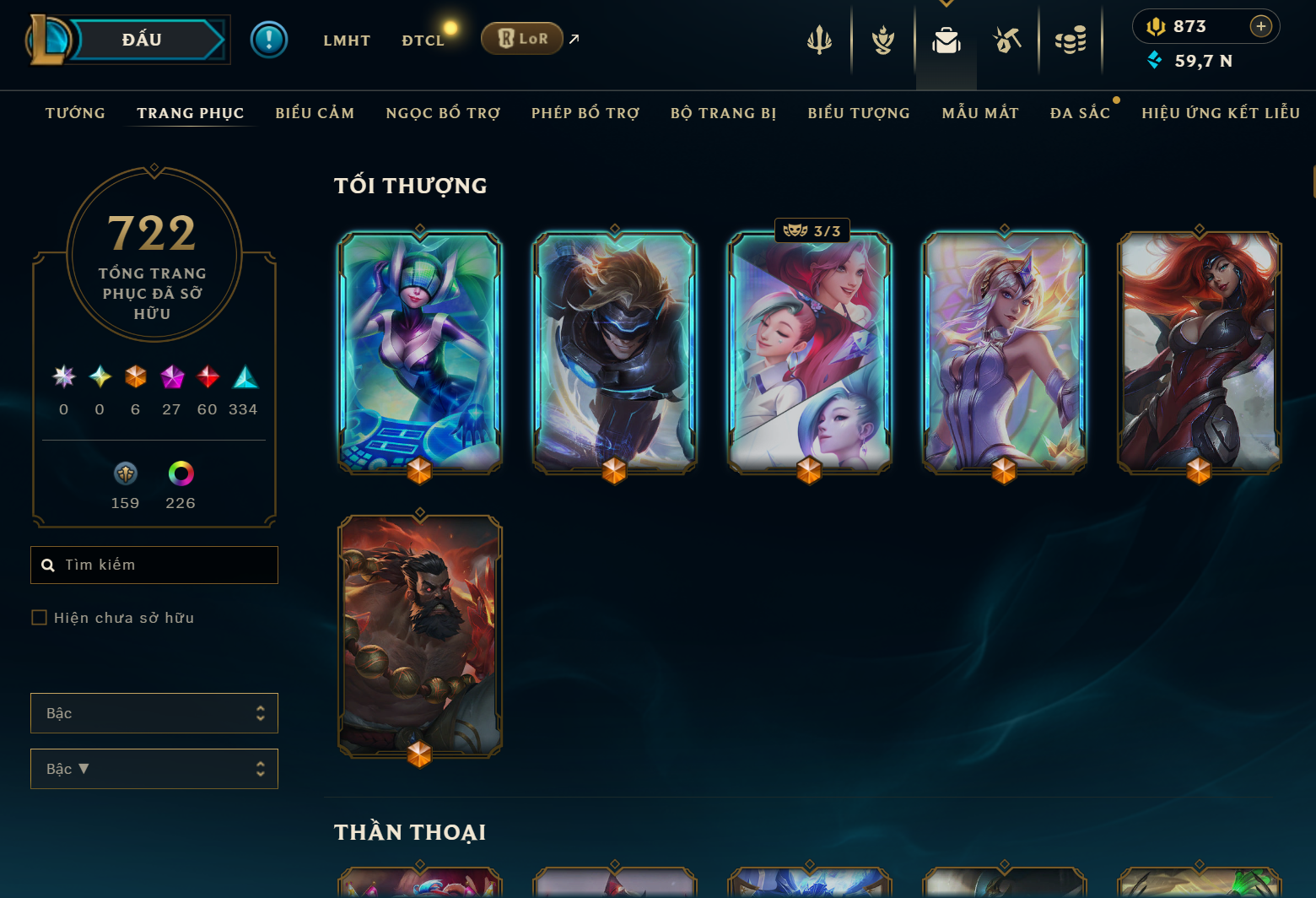Image resolution: width=1316 pixels, height=898 pixels.
Task: Open the crown emblem panel
Action: coord(882,39)
